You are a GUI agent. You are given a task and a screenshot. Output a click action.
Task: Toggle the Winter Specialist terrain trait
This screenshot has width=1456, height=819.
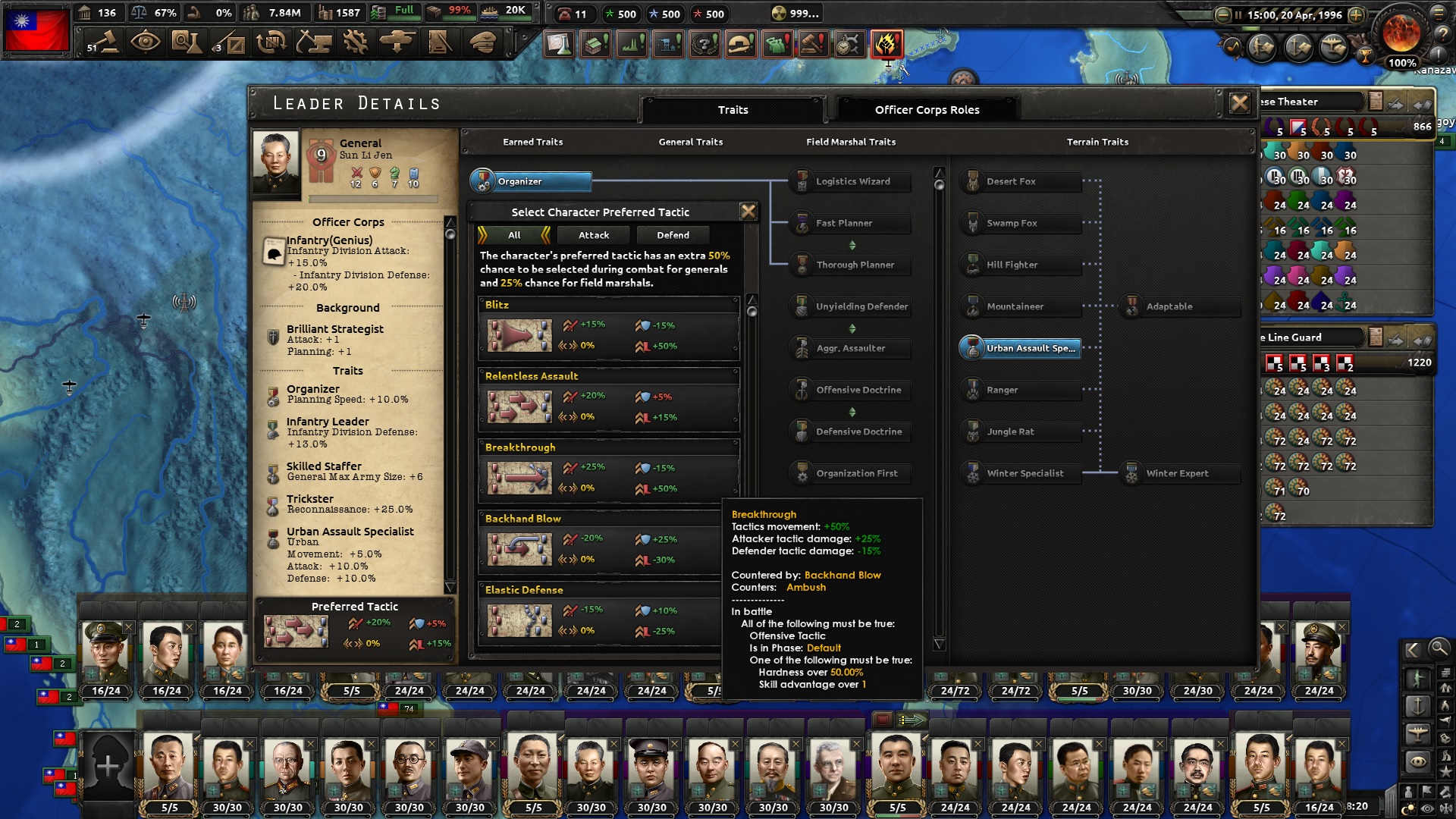coord(1020,472)
